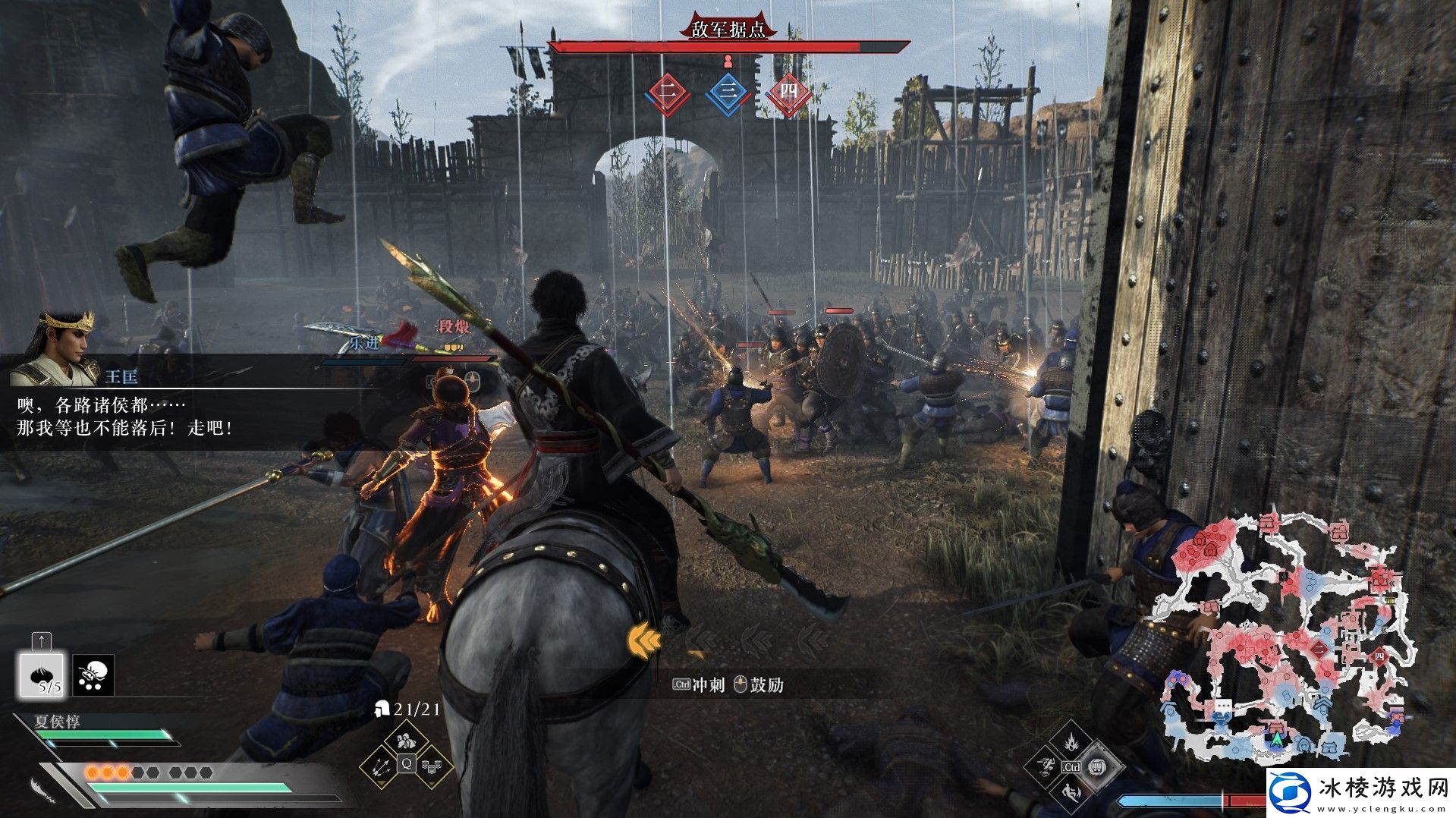Screen dimensions: 1456x818
Task: Use the dashing figure battle art
Action: pos(1045,766)
